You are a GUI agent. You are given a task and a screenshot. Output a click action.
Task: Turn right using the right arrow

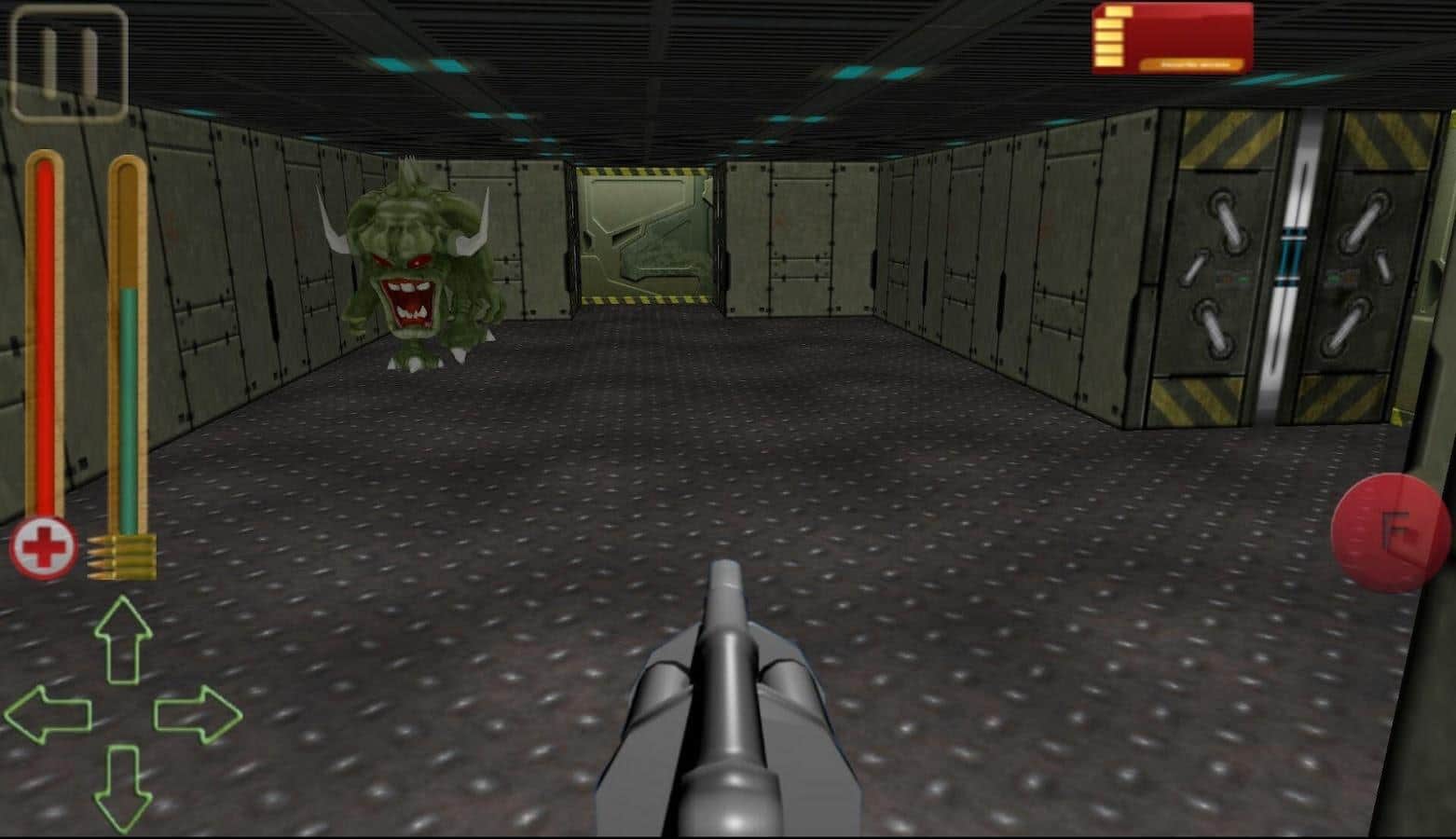[198, 714]
